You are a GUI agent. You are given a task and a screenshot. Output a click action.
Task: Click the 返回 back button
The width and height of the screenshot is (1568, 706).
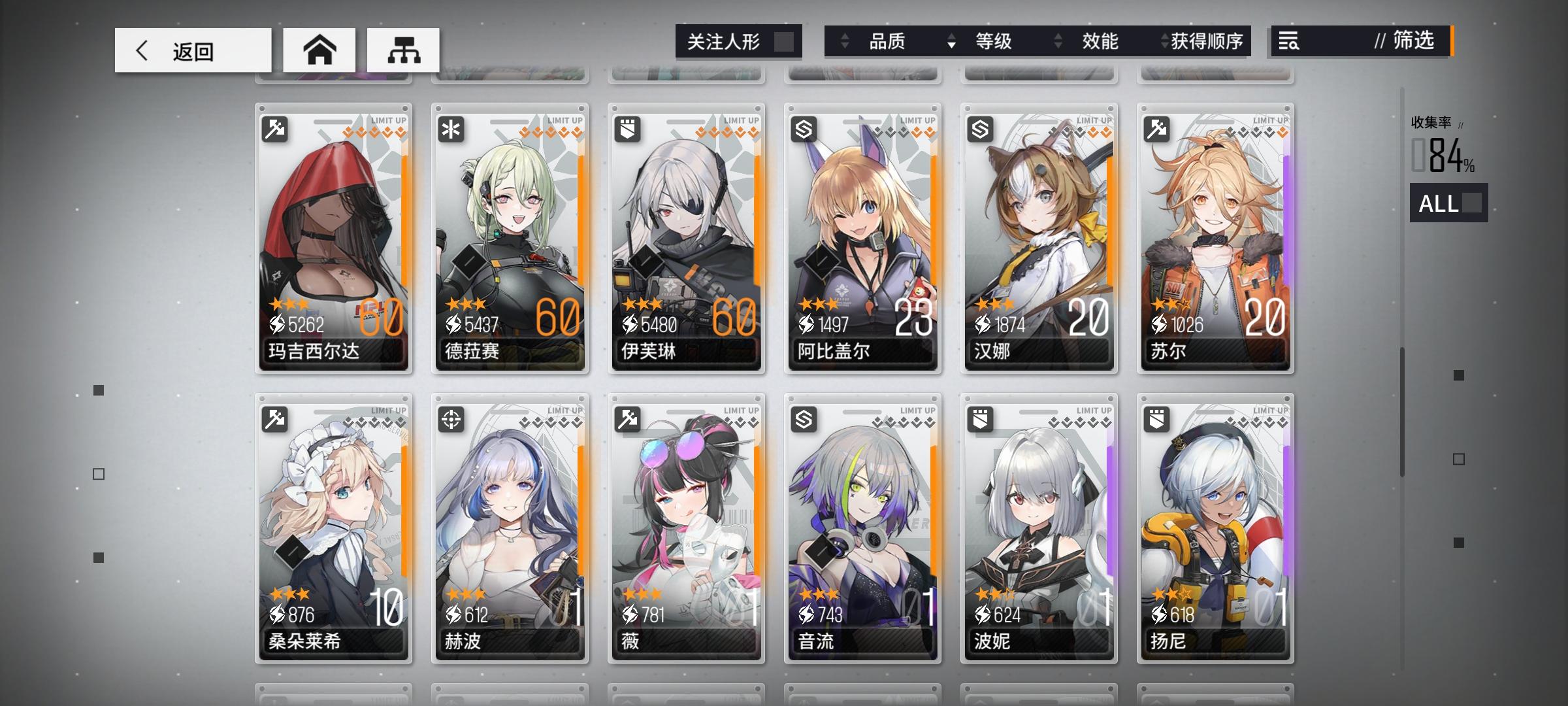click(193, 50)
